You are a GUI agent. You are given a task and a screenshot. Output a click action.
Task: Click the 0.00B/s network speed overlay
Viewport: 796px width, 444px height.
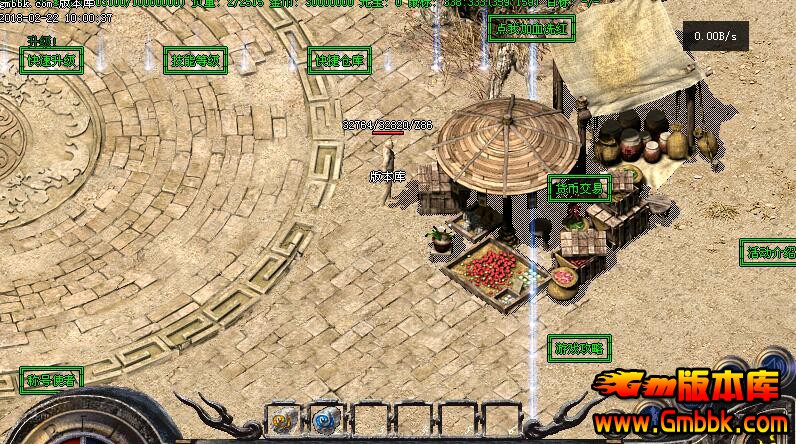coord(716,37)
